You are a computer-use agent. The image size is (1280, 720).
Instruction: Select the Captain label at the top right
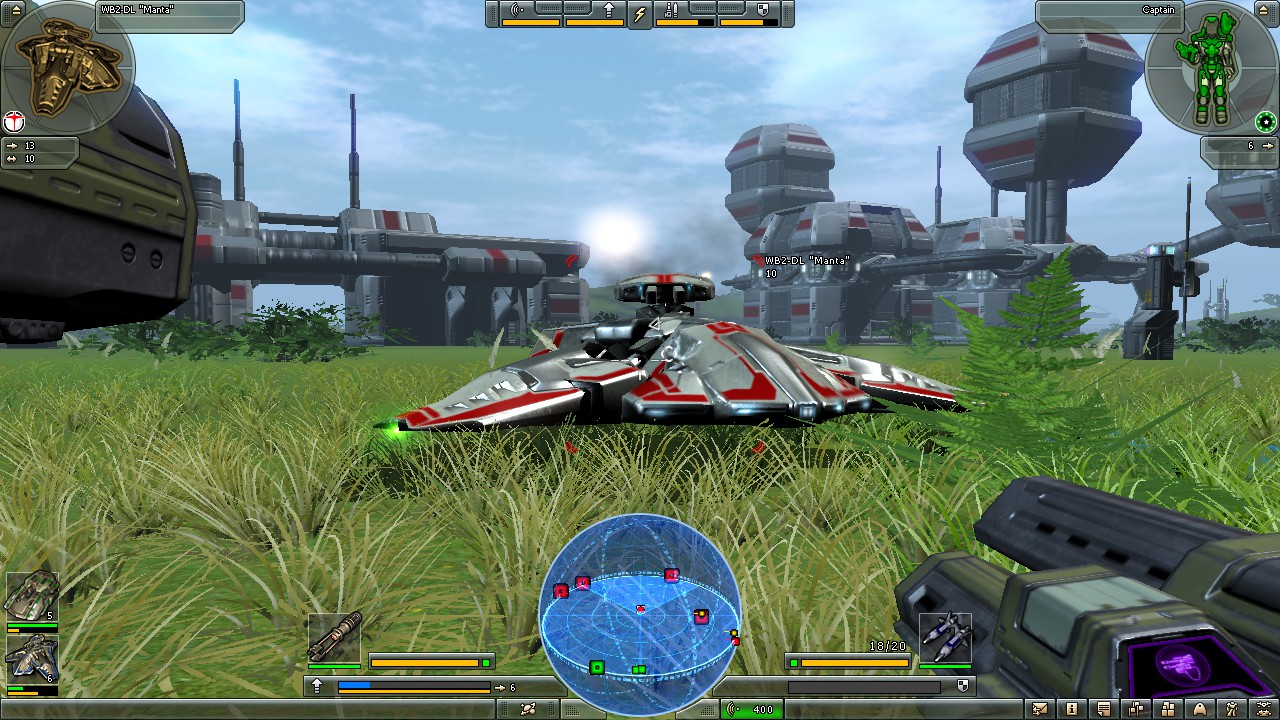[1157, 8]
